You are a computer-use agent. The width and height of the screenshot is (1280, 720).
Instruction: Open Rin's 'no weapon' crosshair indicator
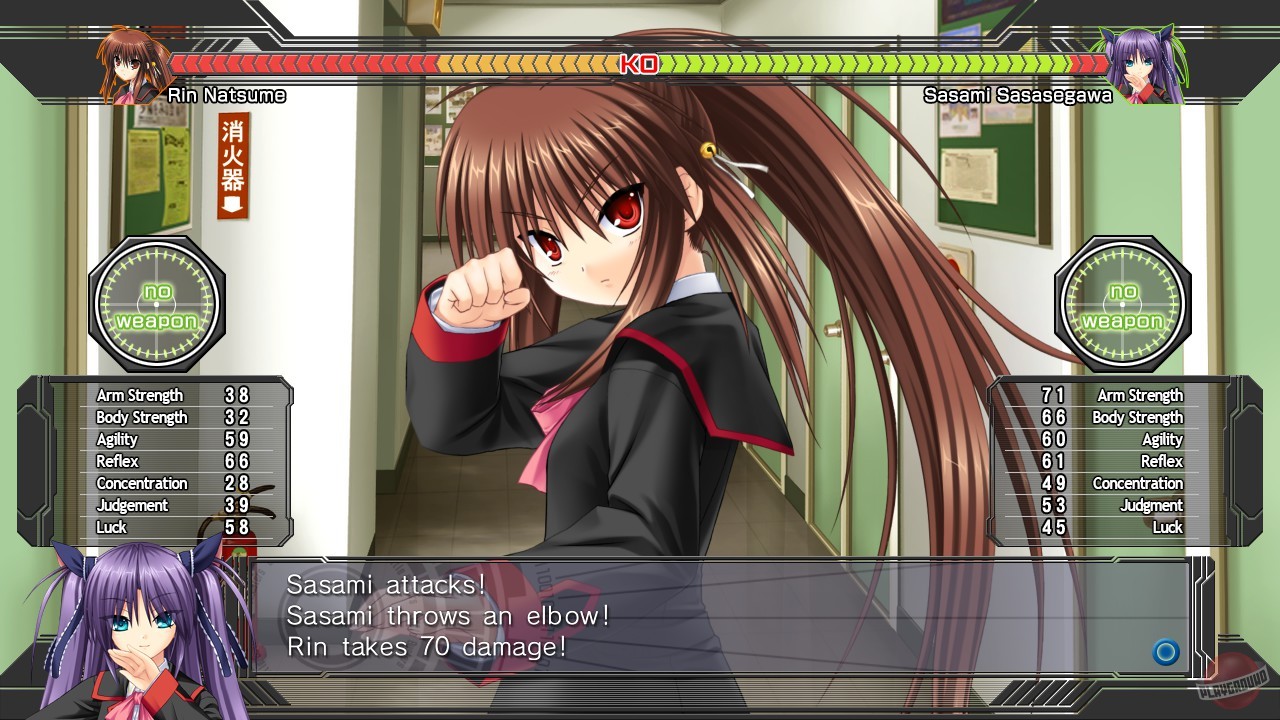point(156,304)
